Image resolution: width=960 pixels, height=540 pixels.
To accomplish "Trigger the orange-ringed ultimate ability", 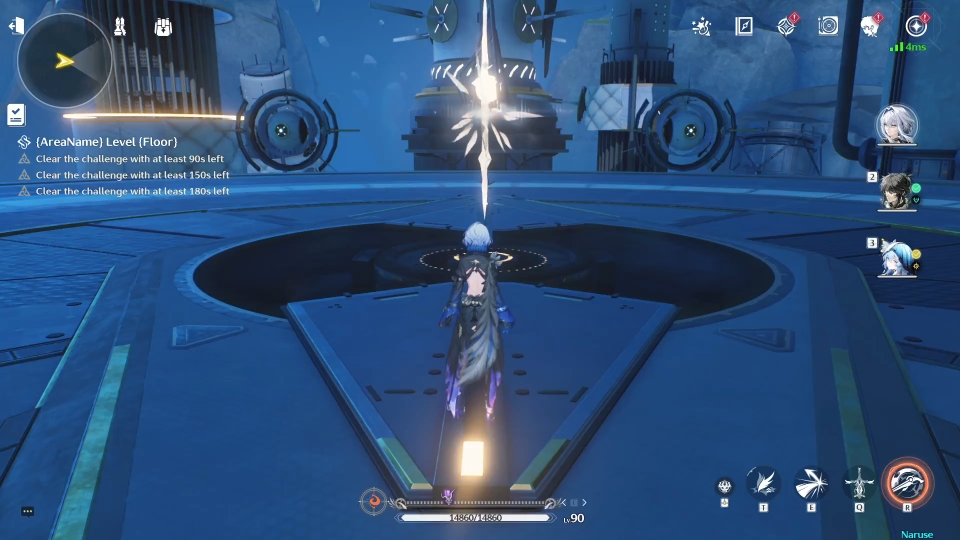I will [908, 483].
